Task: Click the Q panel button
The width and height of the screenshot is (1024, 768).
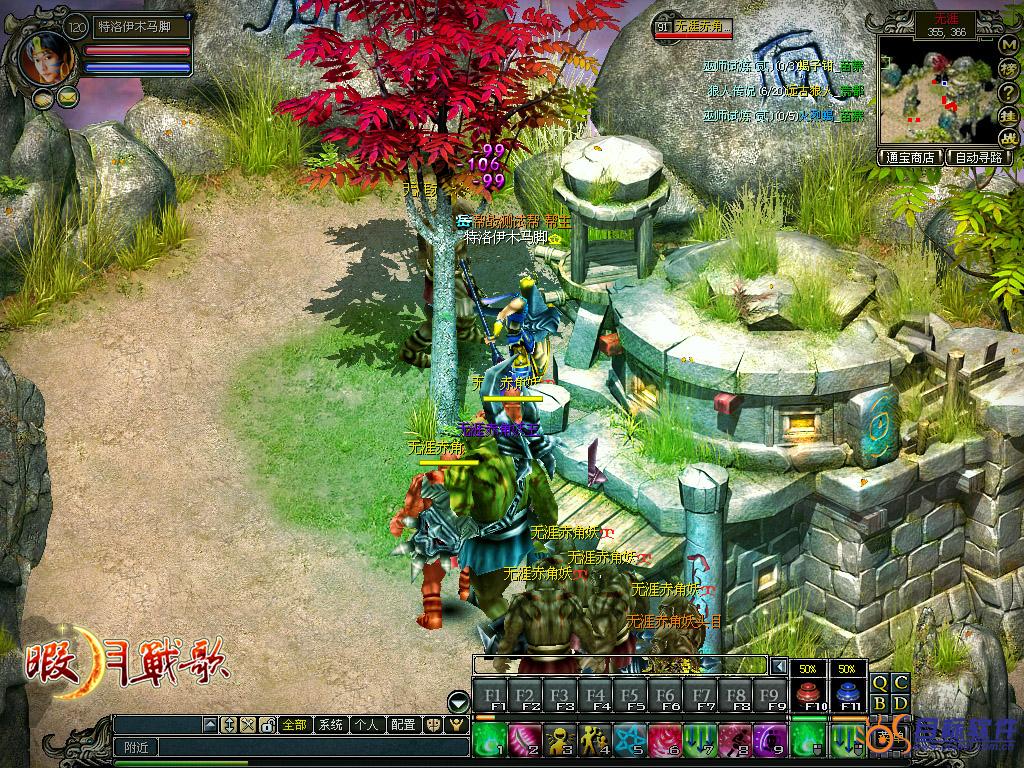Action: [880, 683]
